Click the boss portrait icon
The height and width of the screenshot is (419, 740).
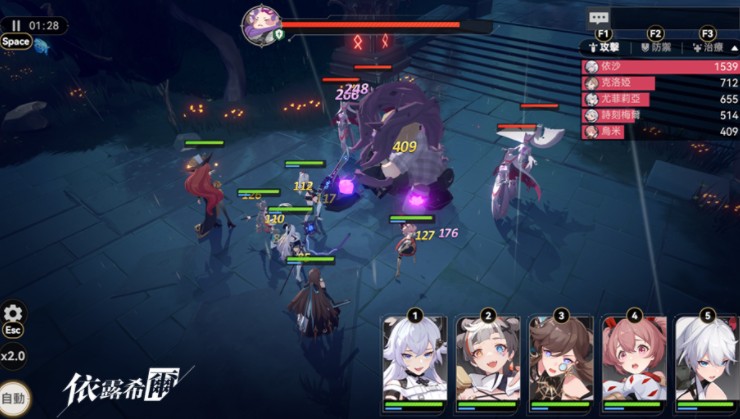click(x=260, y=24)
